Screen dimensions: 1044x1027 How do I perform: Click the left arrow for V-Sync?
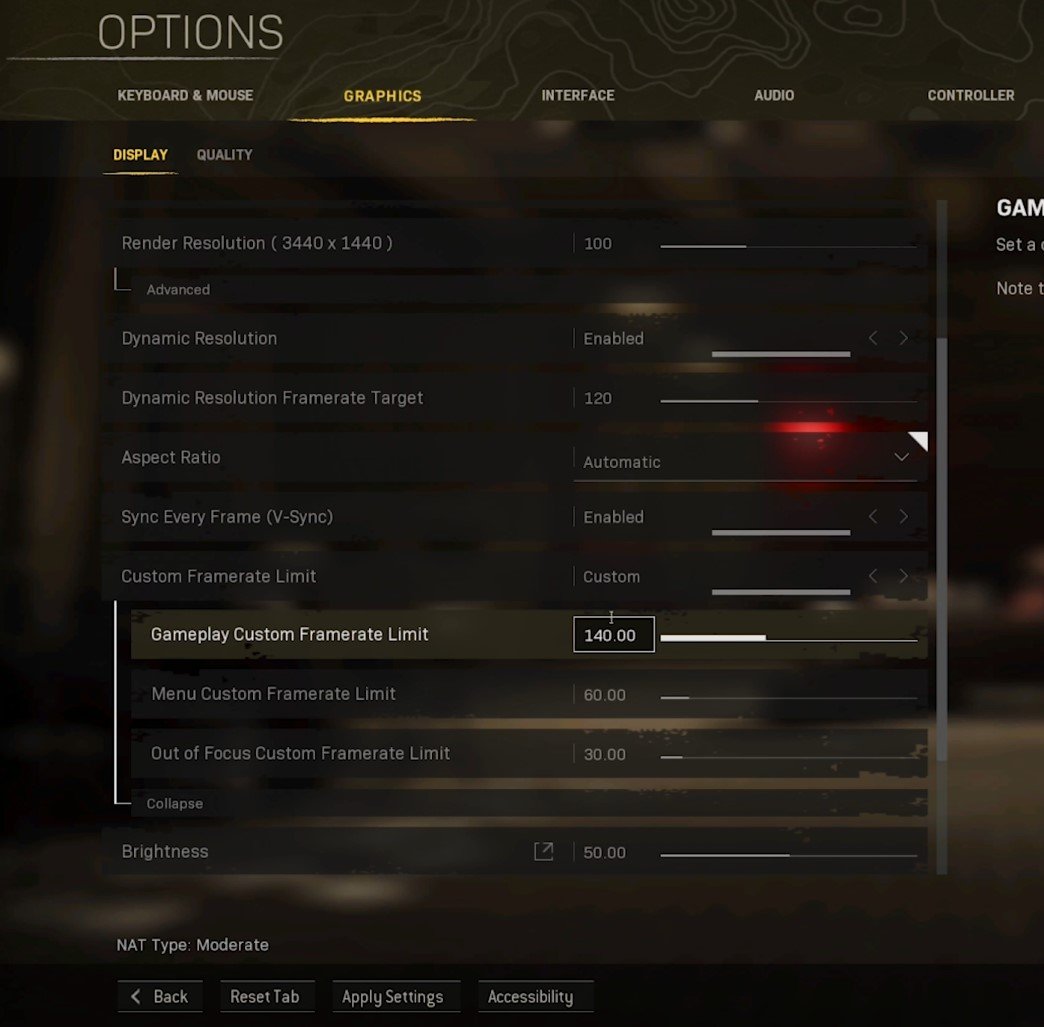pos(873,517)
